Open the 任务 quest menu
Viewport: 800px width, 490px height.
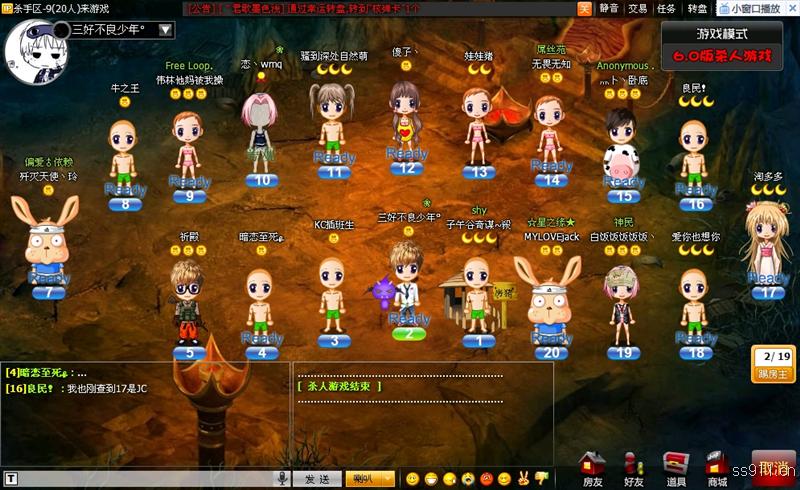pyautogui.click(x=666, y=8)
